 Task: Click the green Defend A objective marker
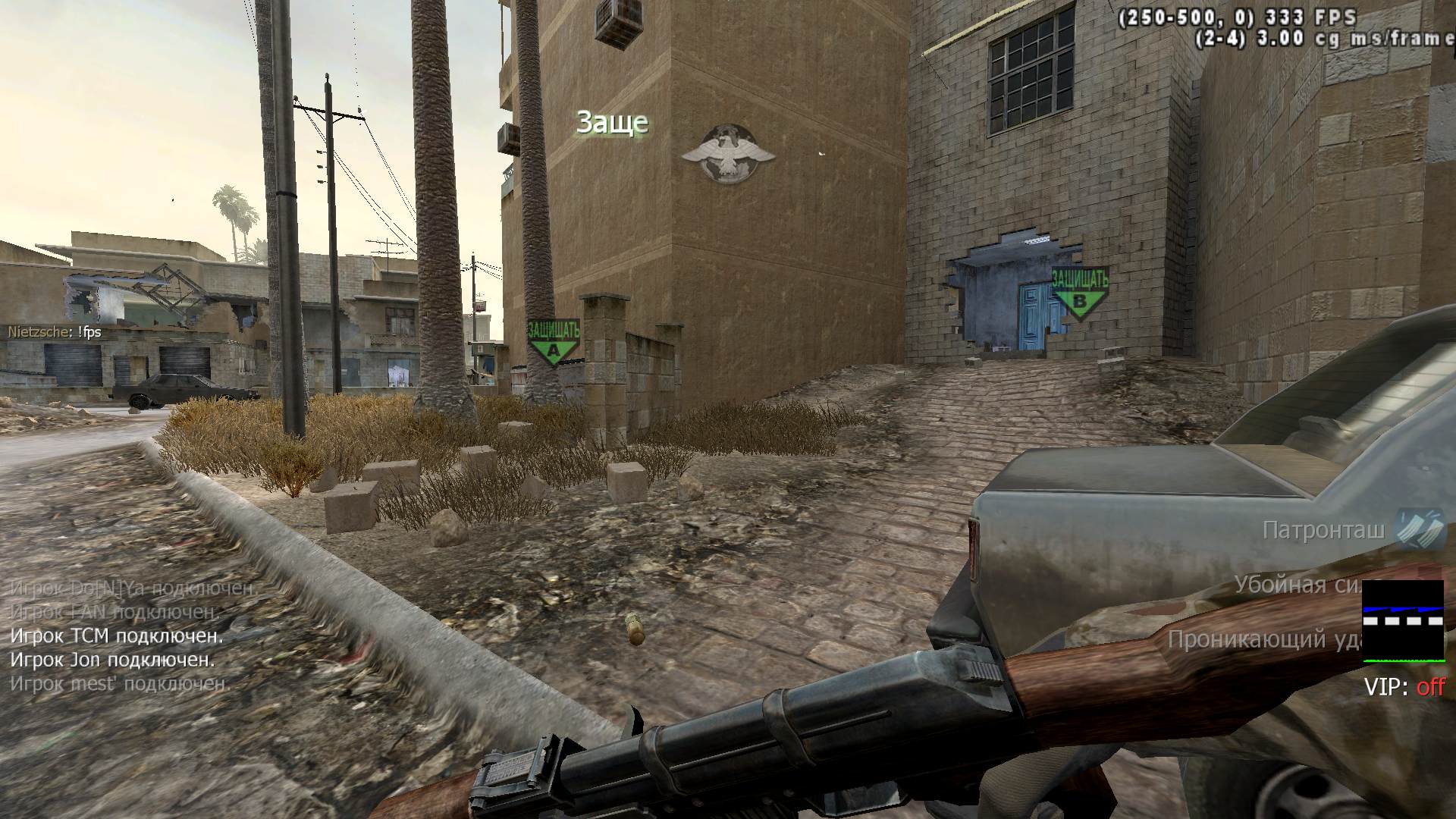click(x=553, y=343)
